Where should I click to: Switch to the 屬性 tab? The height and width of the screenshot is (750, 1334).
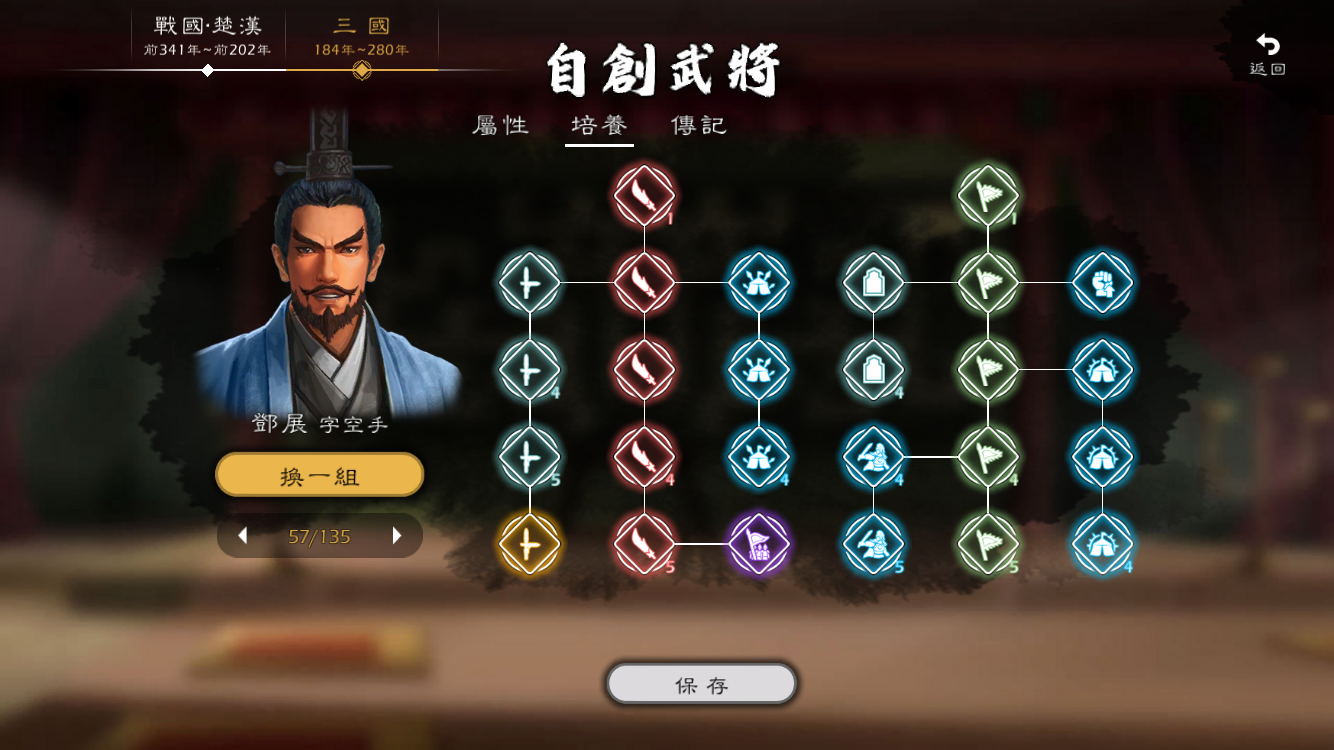tap(500, 126)
